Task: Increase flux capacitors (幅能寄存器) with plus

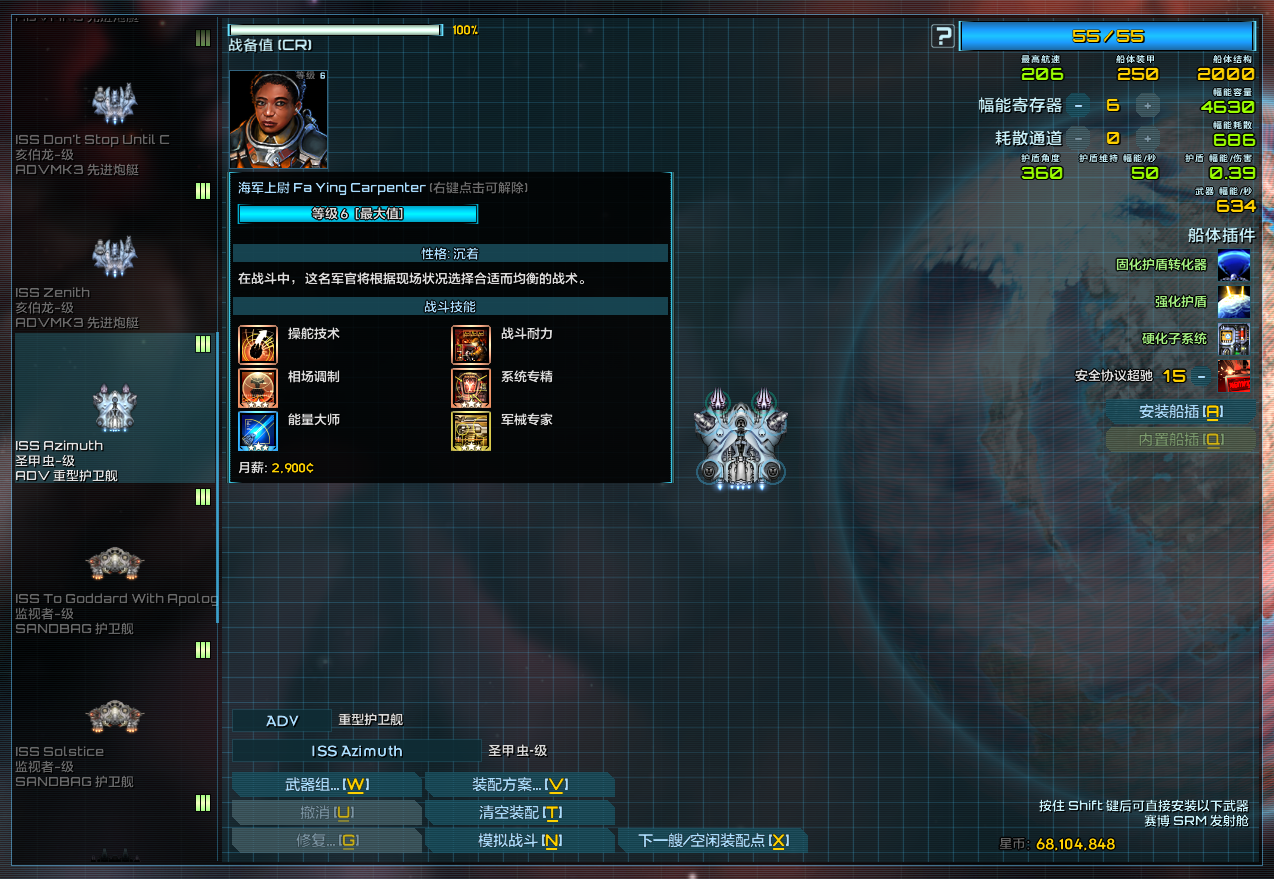Action: click(1147, 105)
